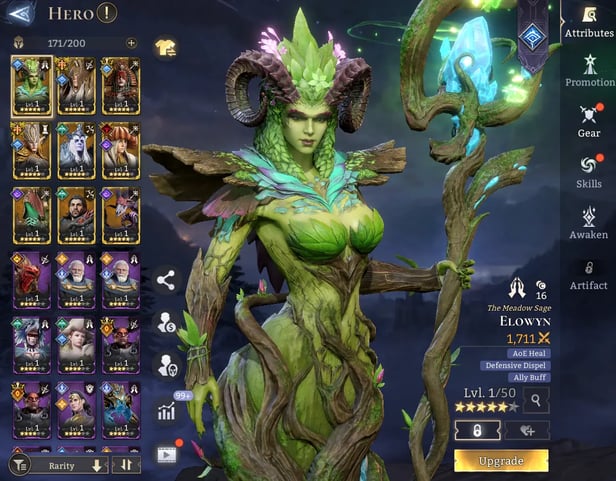The width and height of the screenshot is (616, 481).
Task: Switch to the Gear tab
Action: (x=589, y=120)
